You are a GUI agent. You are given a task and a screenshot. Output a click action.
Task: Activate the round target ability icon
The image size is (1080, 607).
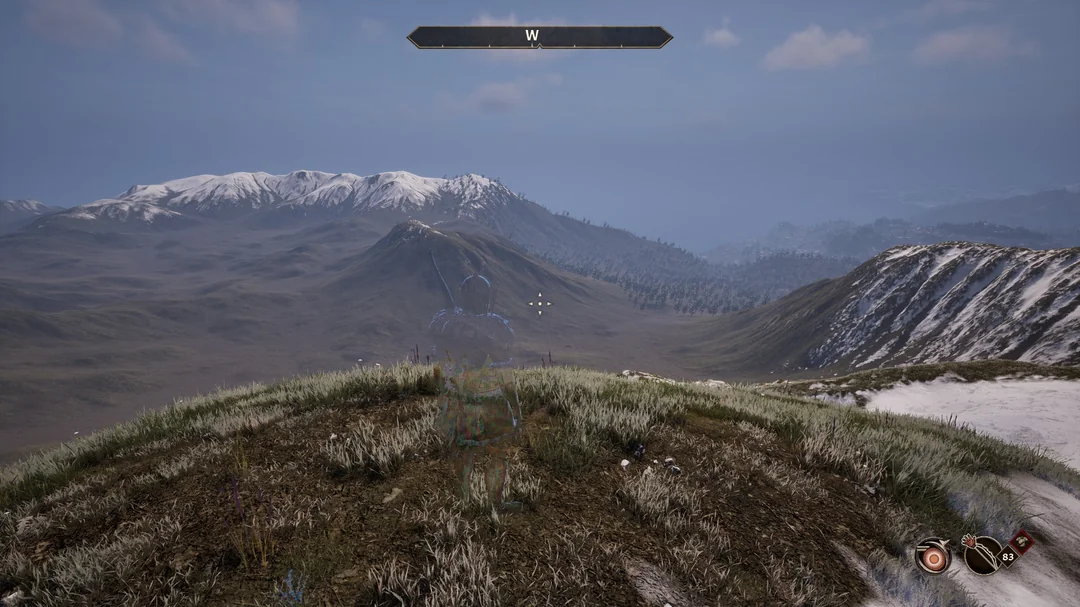click(x=933, y=556)
